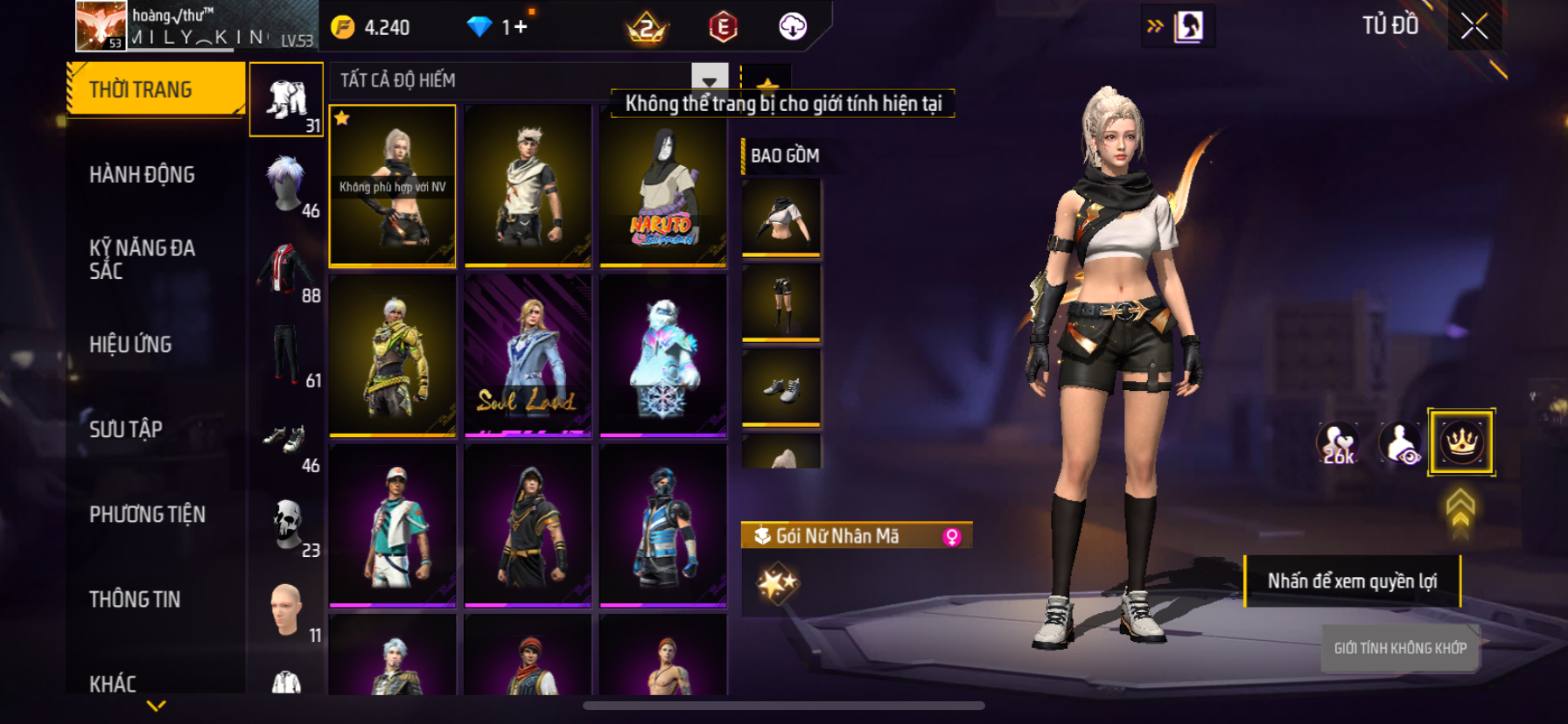Choose the Soul Land outfit bundle
Image resolution: width=1568 pixels, height=724 pixels.
(528, 355)
